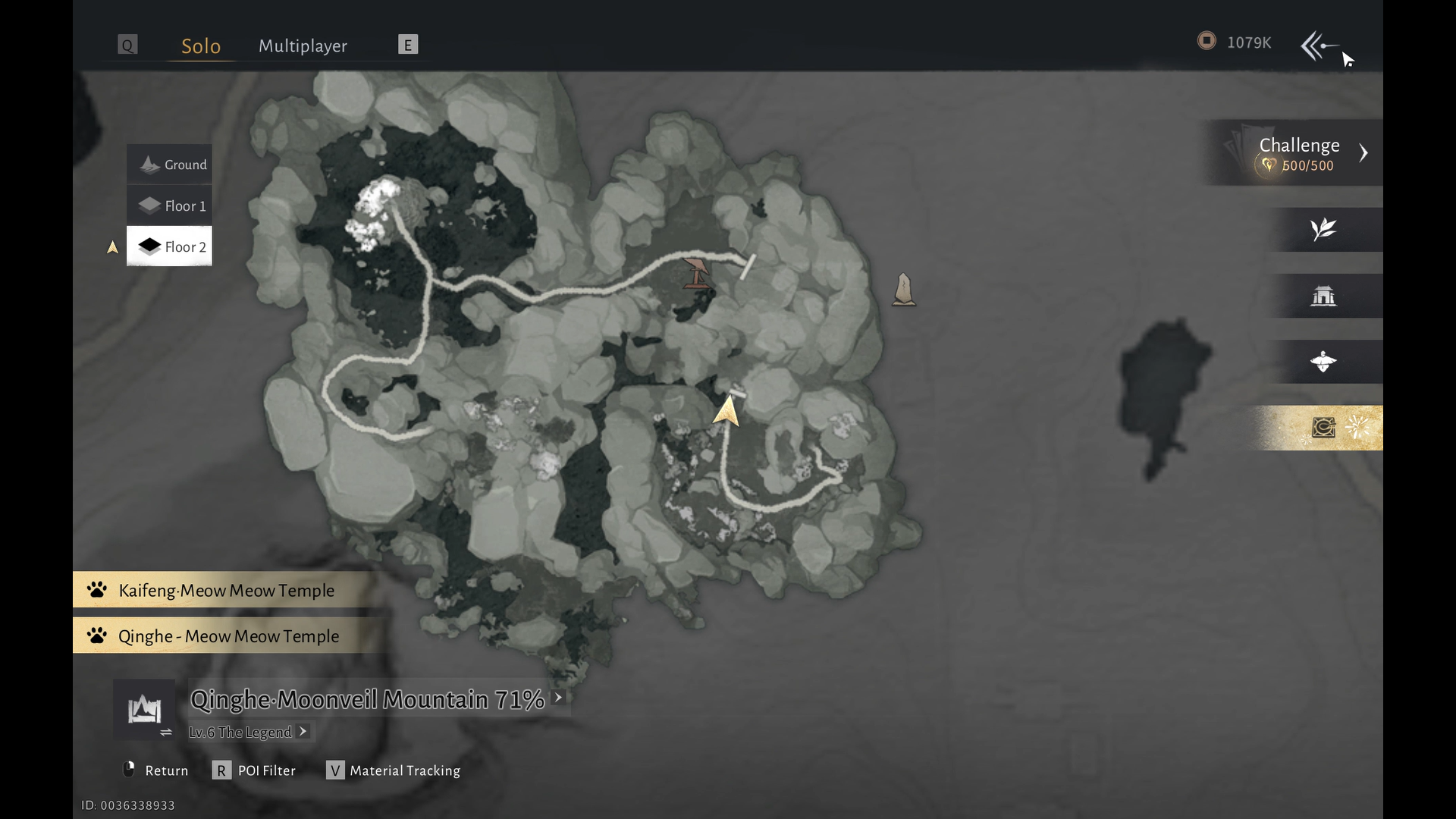The height and width of the screenshot is (819, 1456).
Task: Track Kaifeng·Meow Meow Temple
Action: tap(226, 590)
